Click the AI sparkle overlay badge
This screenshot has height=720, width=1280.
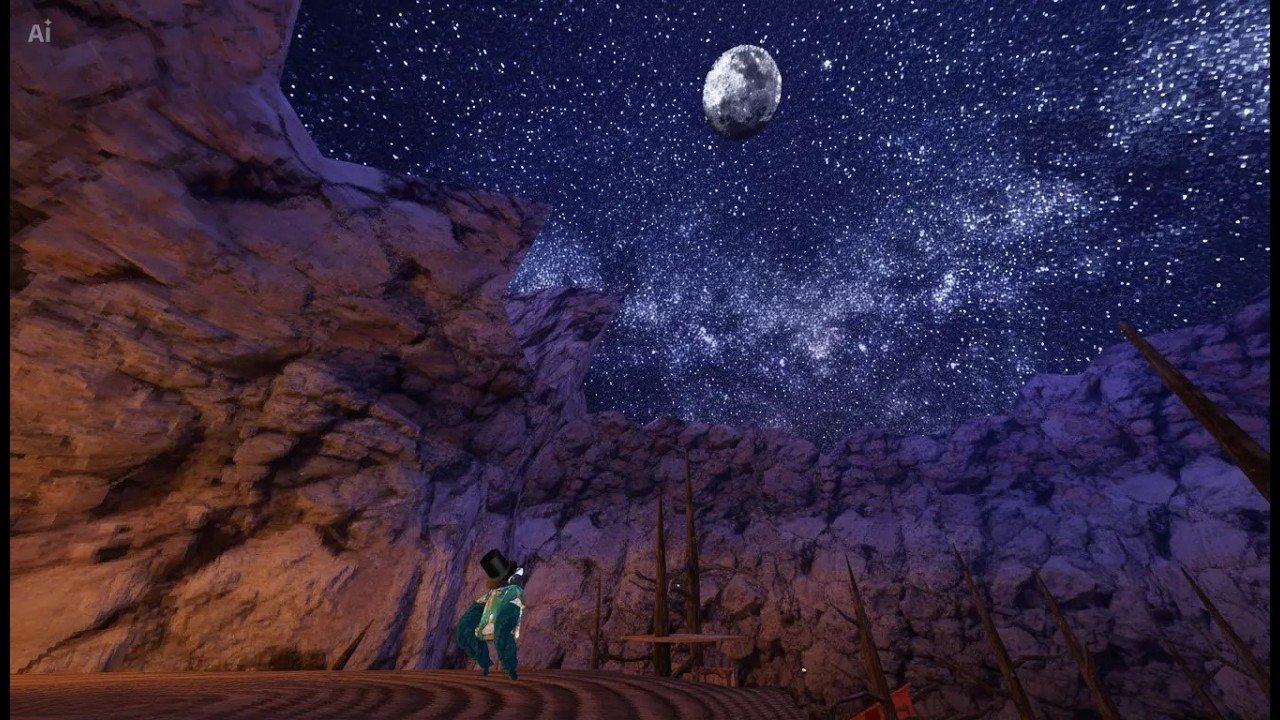coord(39,33)
